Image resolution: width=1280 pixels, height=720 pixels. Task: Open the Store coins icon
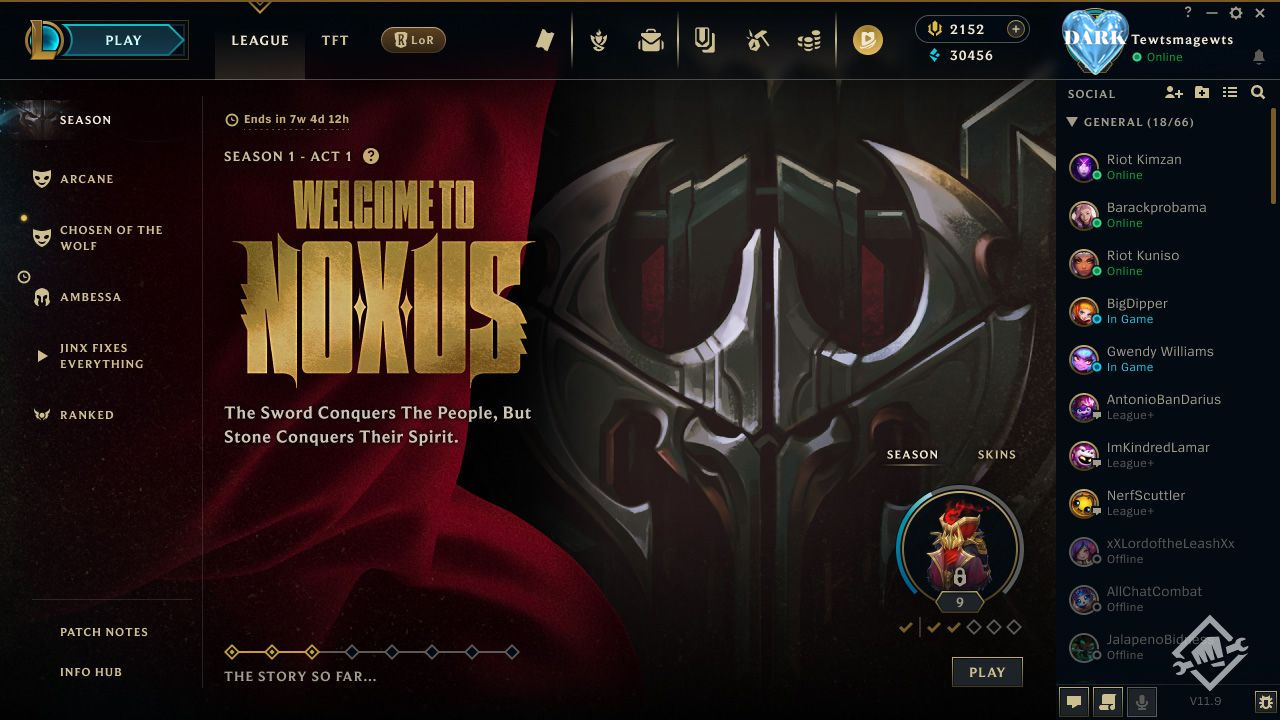[x=810, y=40]
